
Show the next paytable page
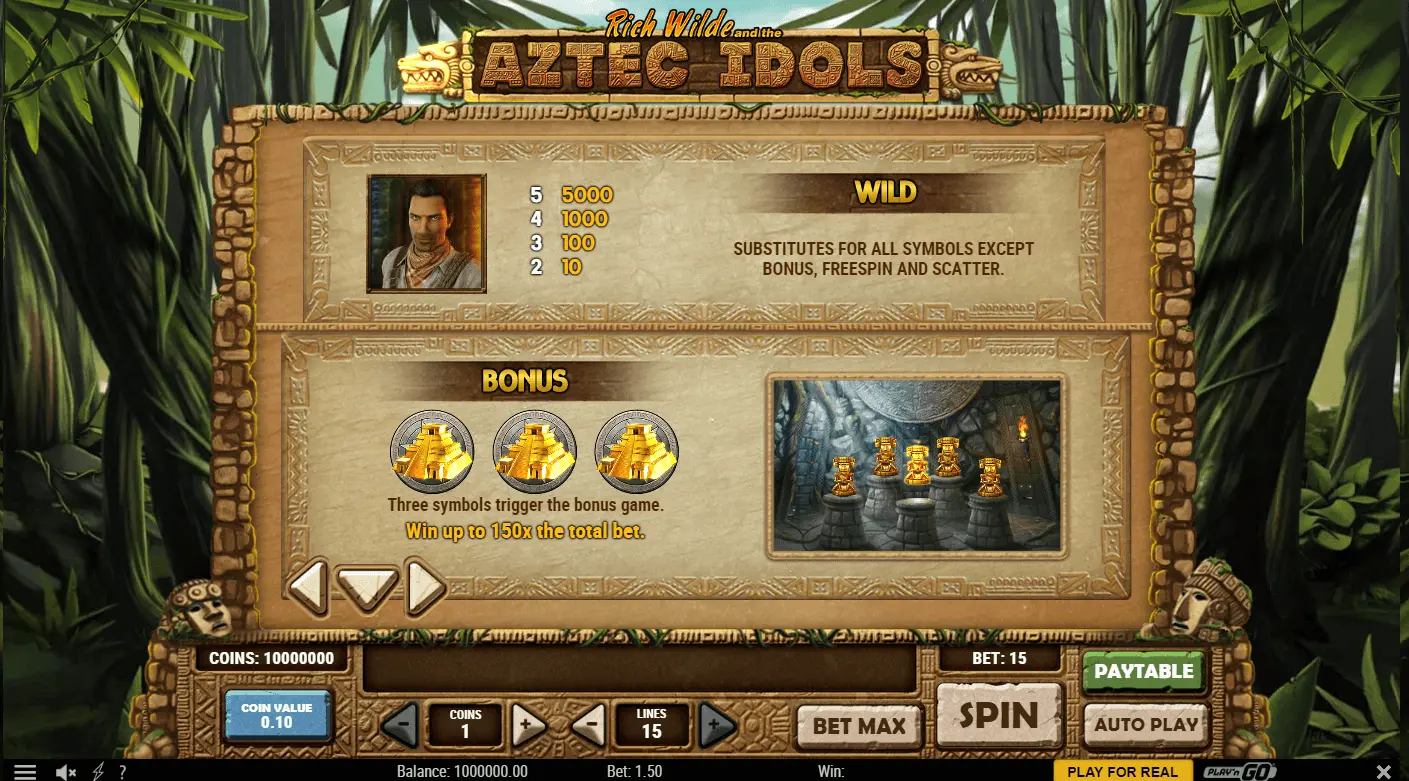click(x=425, y=586)
